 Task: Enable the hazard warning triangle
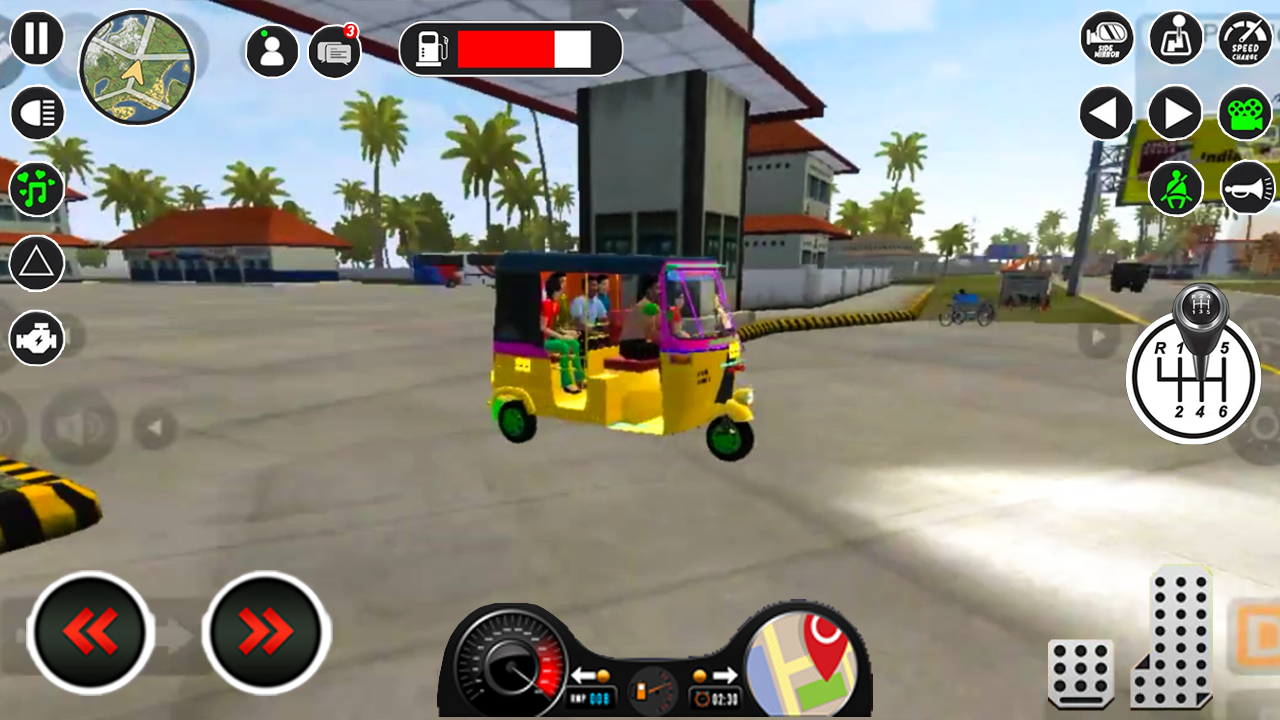pyautogui.click(x=37, y=263)
